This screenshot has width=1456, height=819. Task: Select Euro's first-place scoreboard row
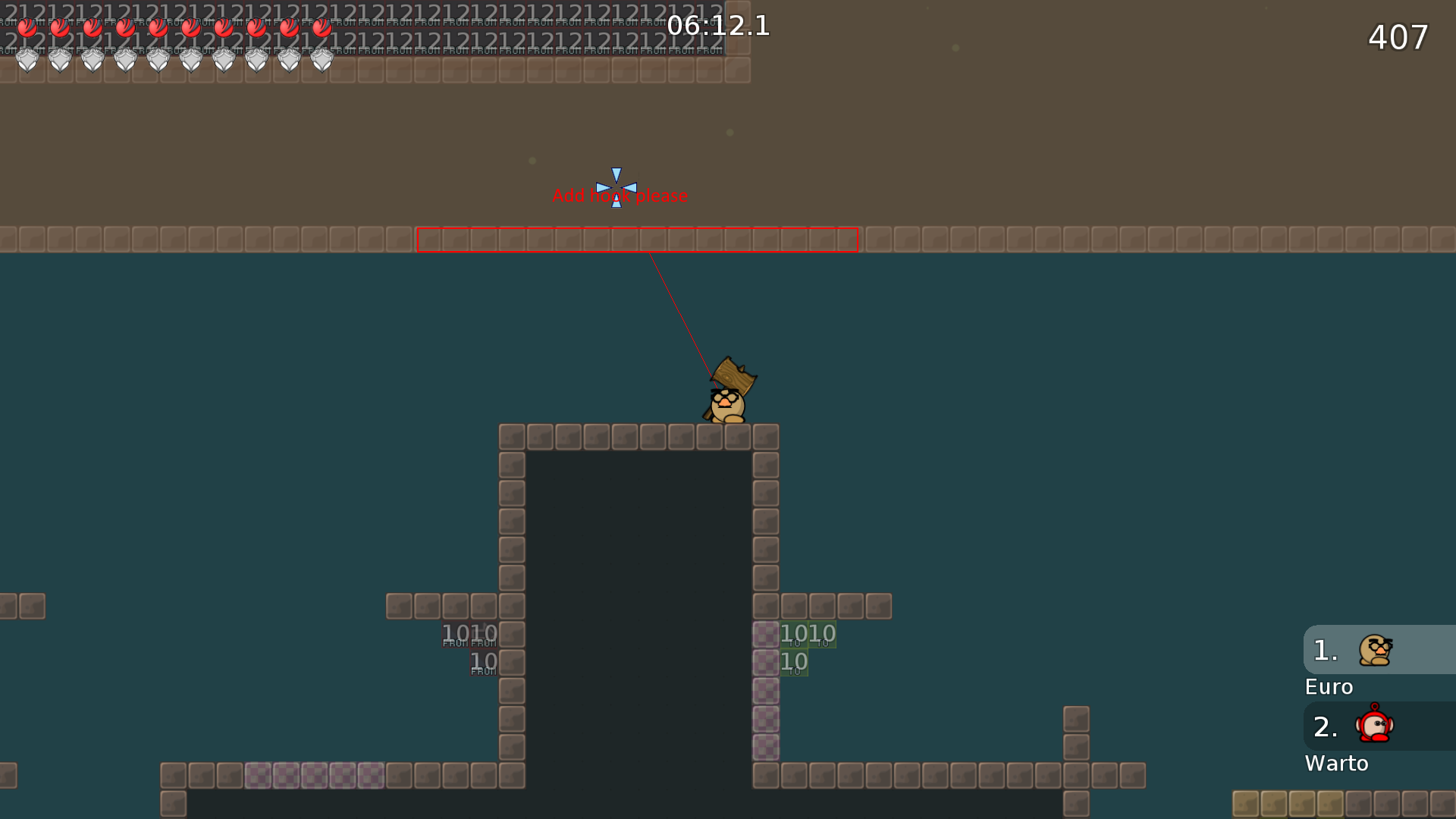pos(1379,650)
